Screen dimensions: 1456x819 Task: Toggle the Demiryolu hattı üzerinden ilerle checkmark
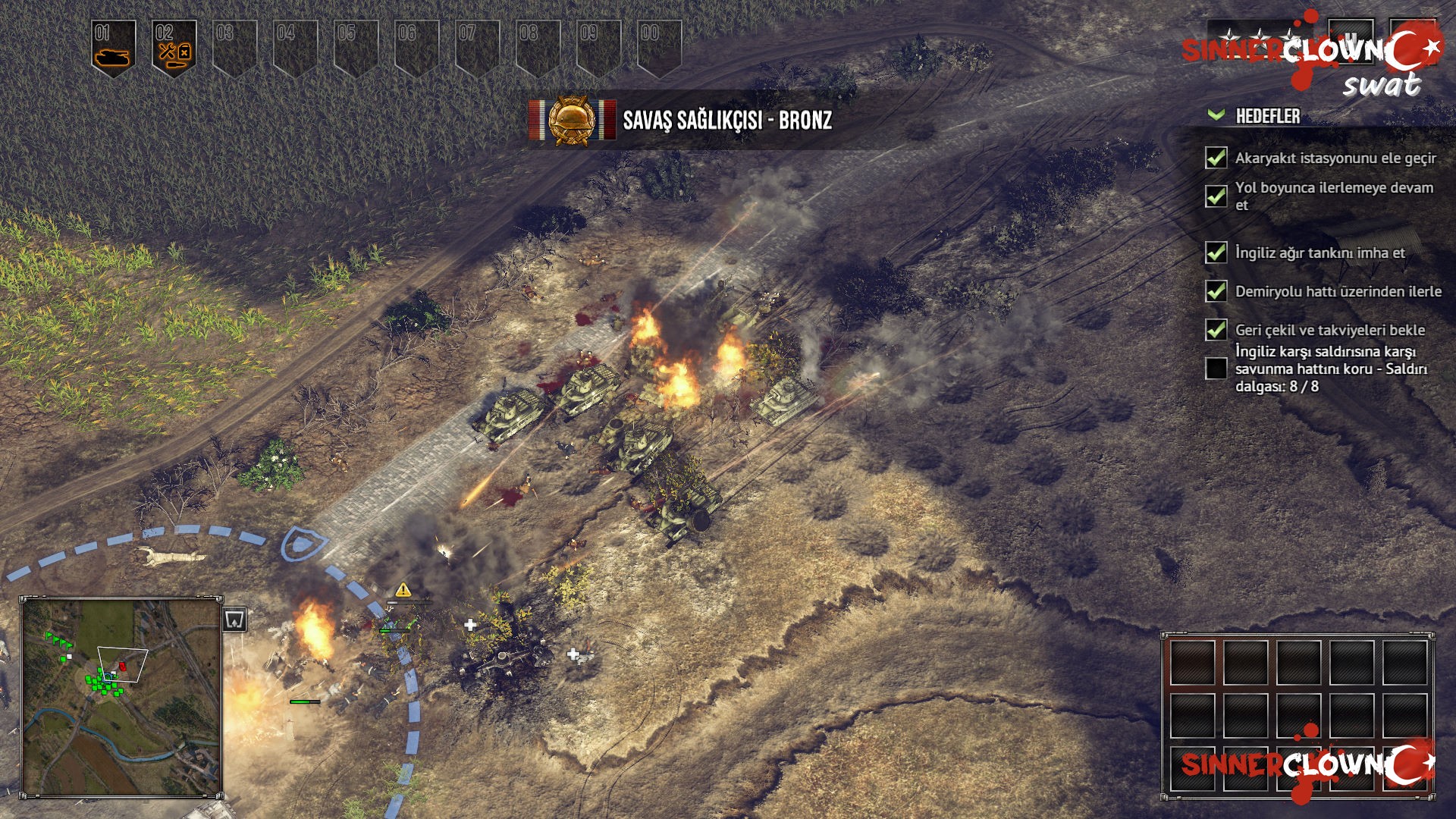1215,291
